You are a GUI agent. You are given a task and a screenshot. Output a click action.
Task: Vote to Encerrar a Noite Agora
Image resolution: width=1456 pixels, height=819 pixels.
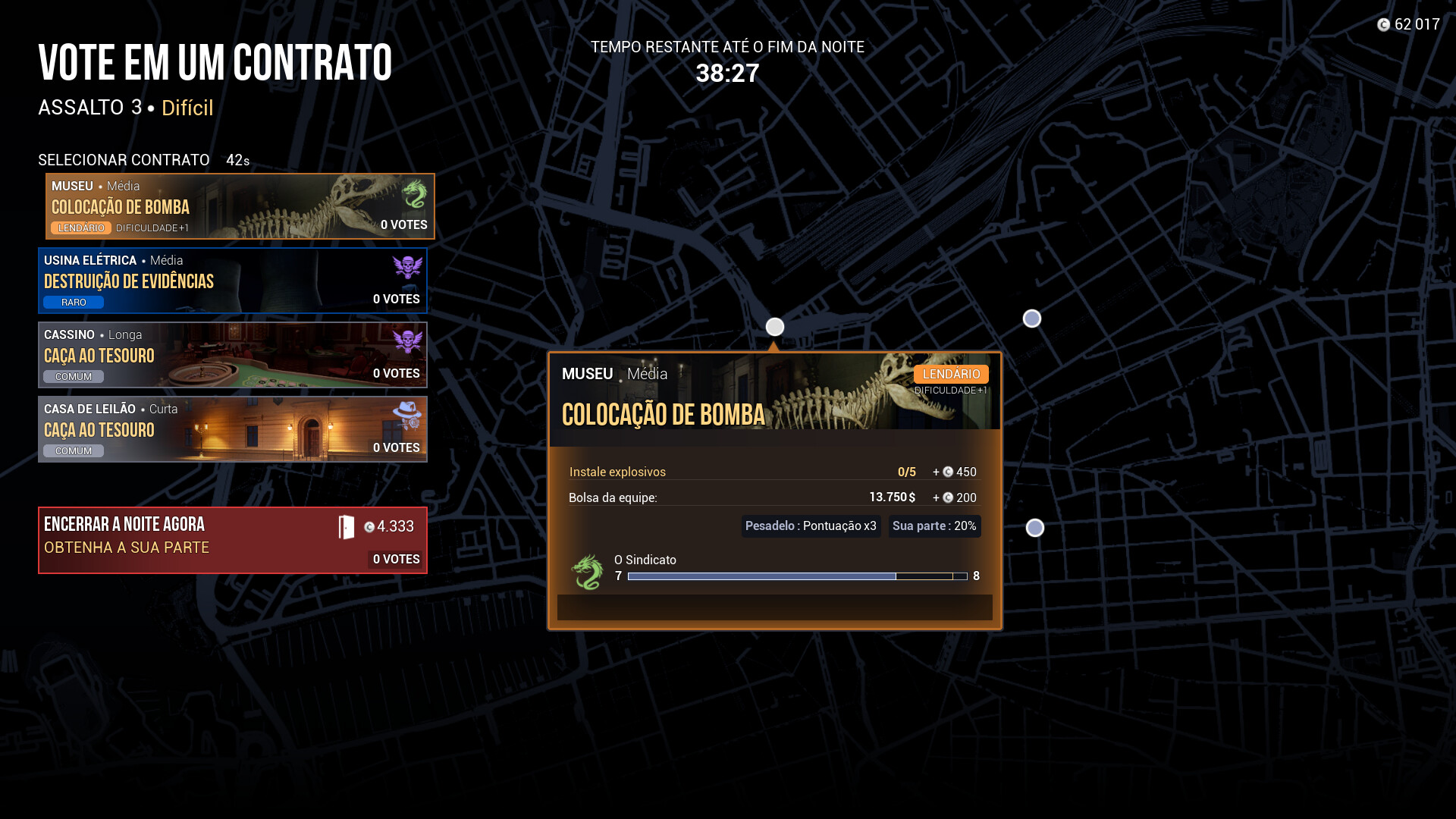(232, 540)
